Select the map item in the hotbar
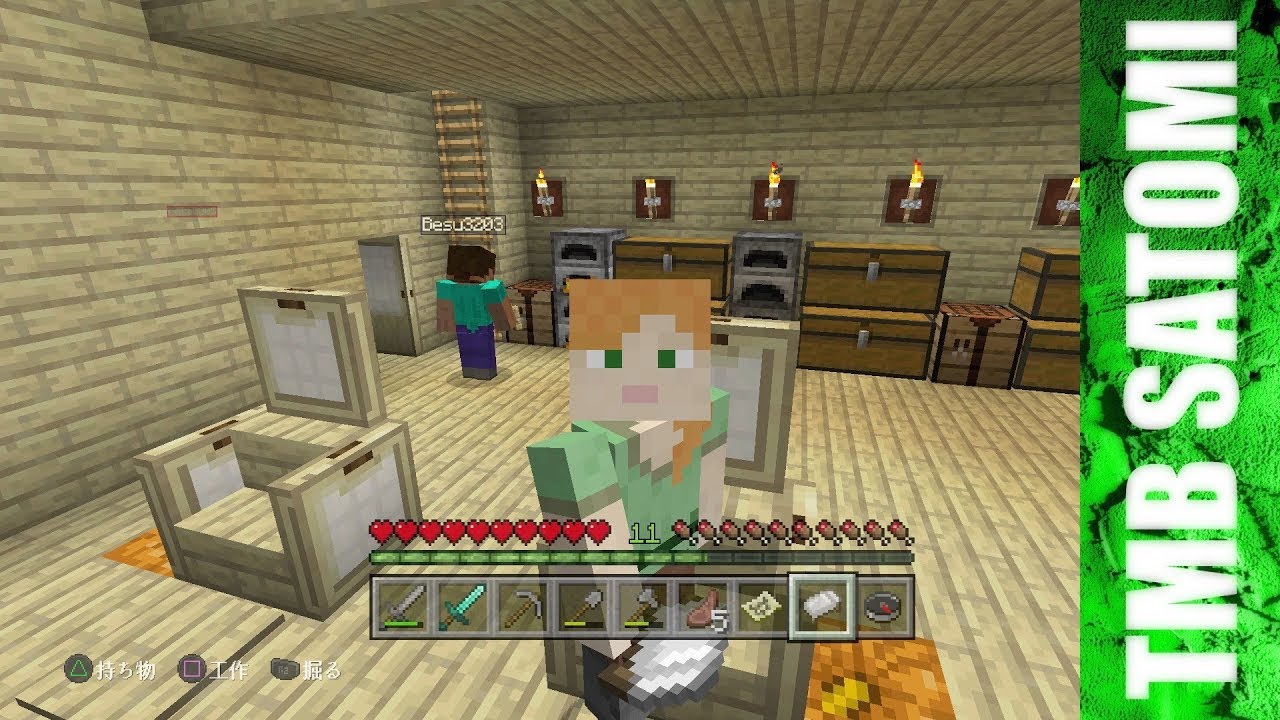Viewport: 1280px width, 720px height. pos(763,605)
